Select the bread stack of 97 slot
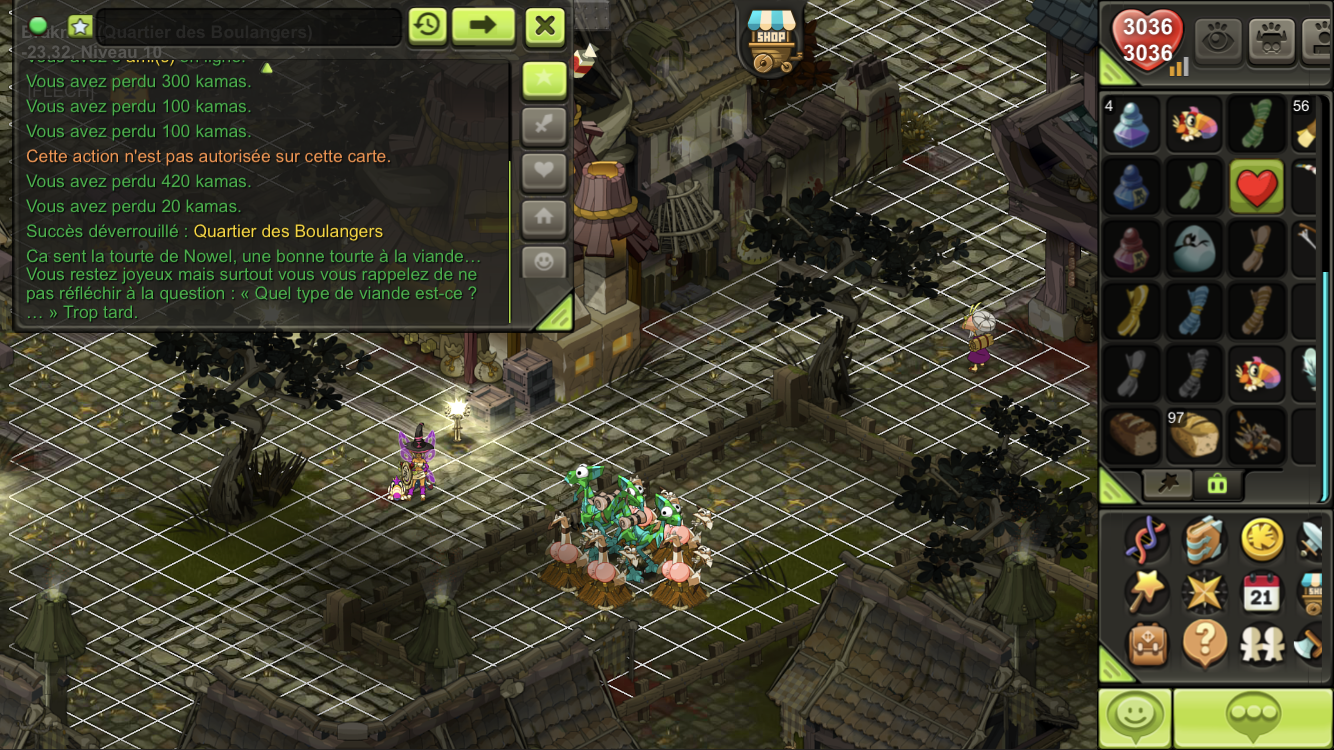The height and width of the screenshot is (750, 1334). click(1195, 434)
